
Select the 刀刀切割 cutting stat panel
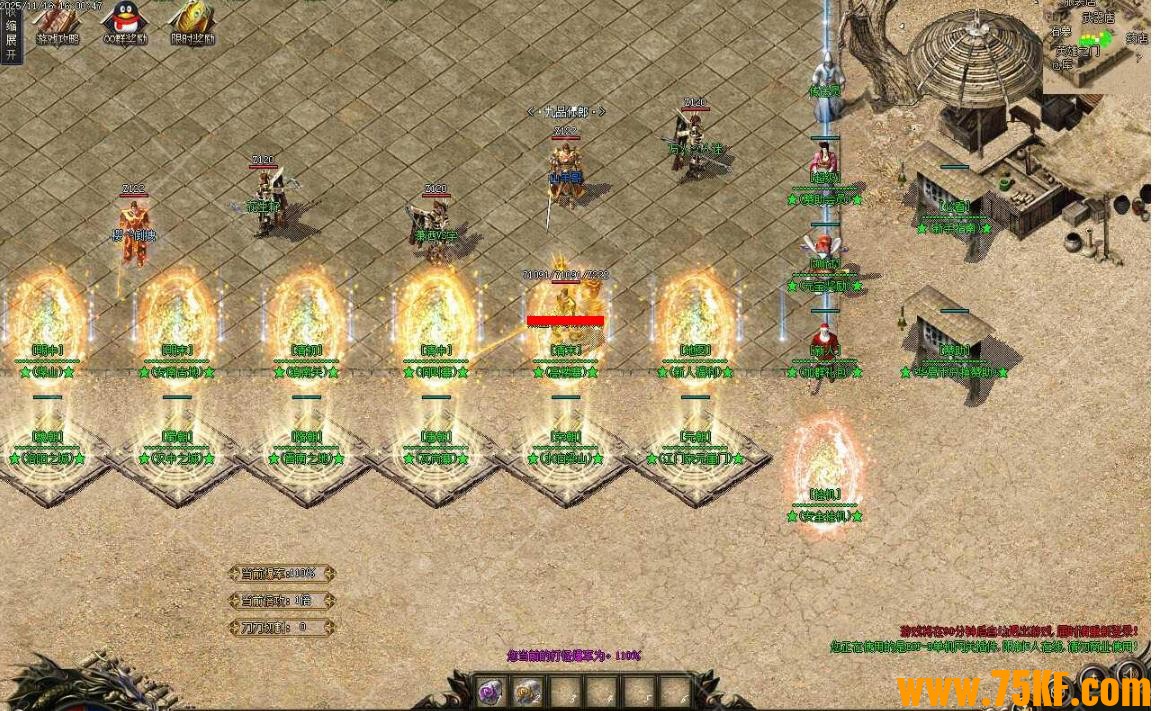pyautogui.click(x=281, y=628)
